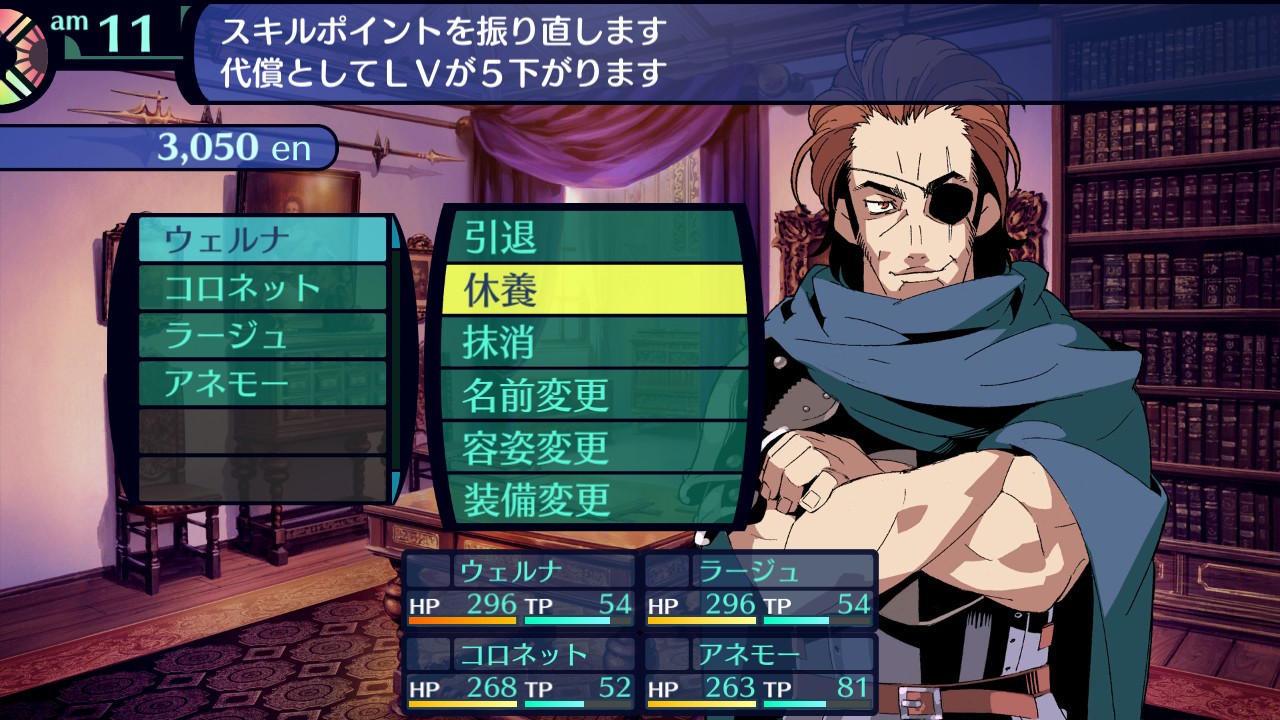Click ラージュ's HP/TP status panel

tap(760, 590)
